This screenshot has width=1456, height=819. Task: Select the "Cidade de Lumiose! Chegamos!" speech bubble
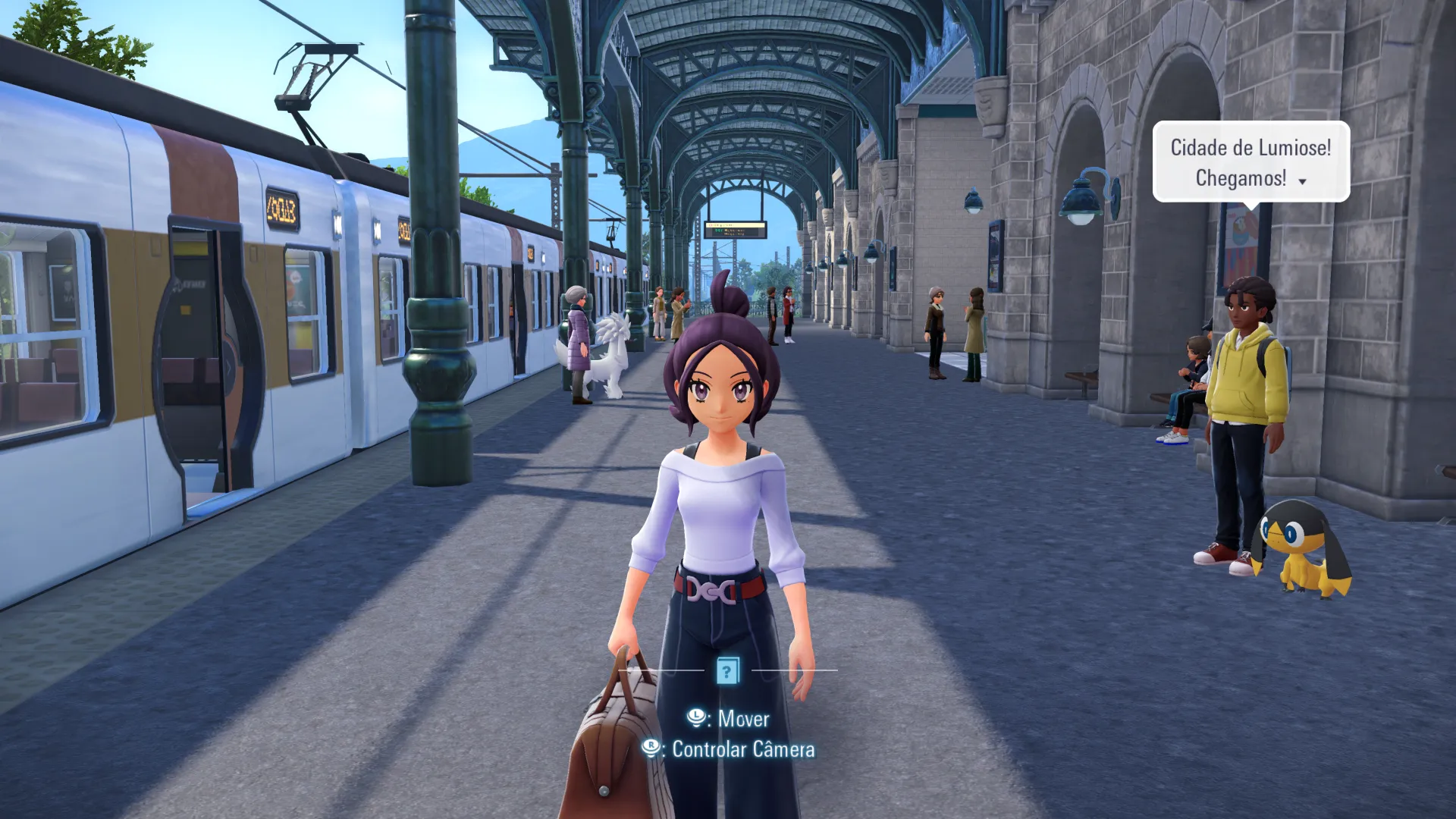point(1250,162)
